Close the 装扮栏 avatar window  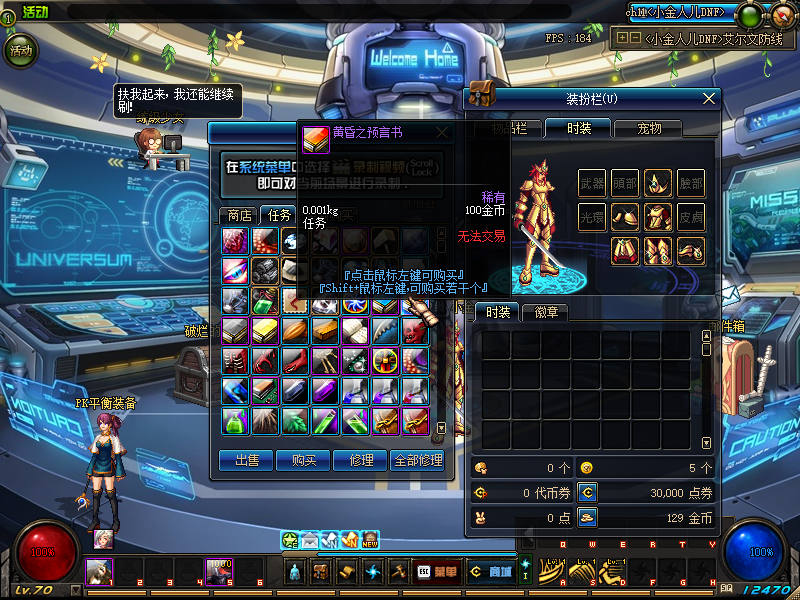tap(709, 98)
